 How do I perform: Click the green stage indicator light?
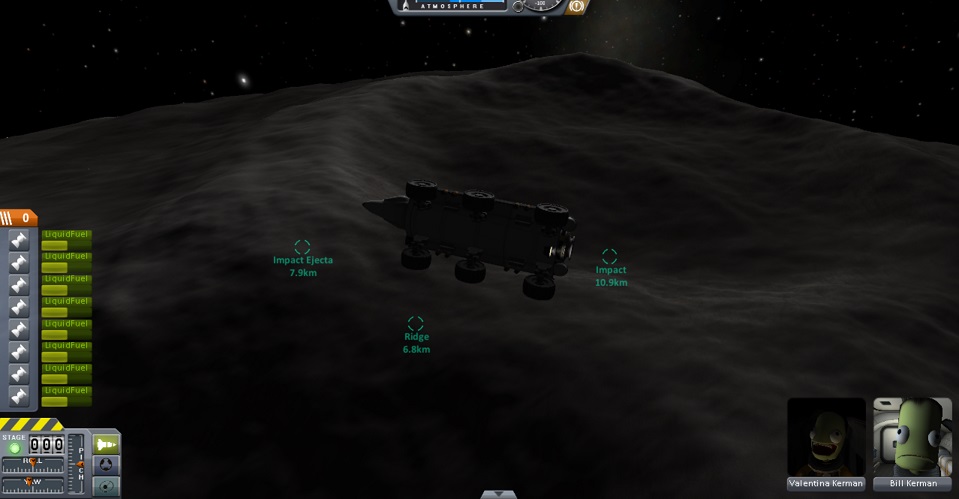tap(14, 448)
